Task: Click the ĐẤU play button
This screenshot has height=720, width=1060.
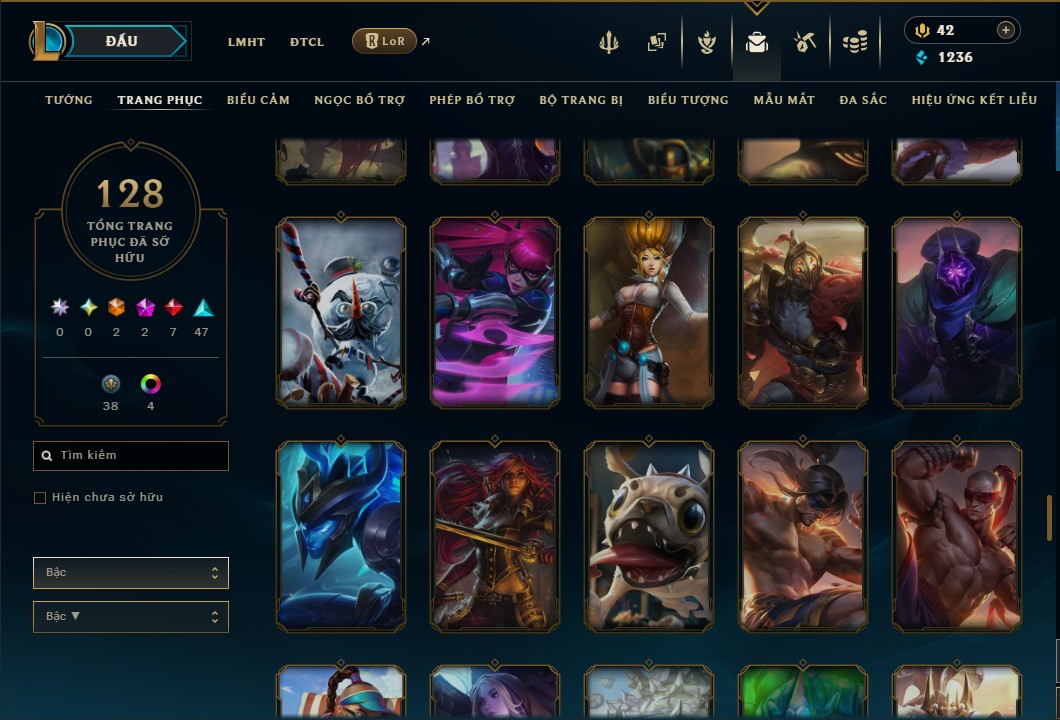Action: (122, 41)
